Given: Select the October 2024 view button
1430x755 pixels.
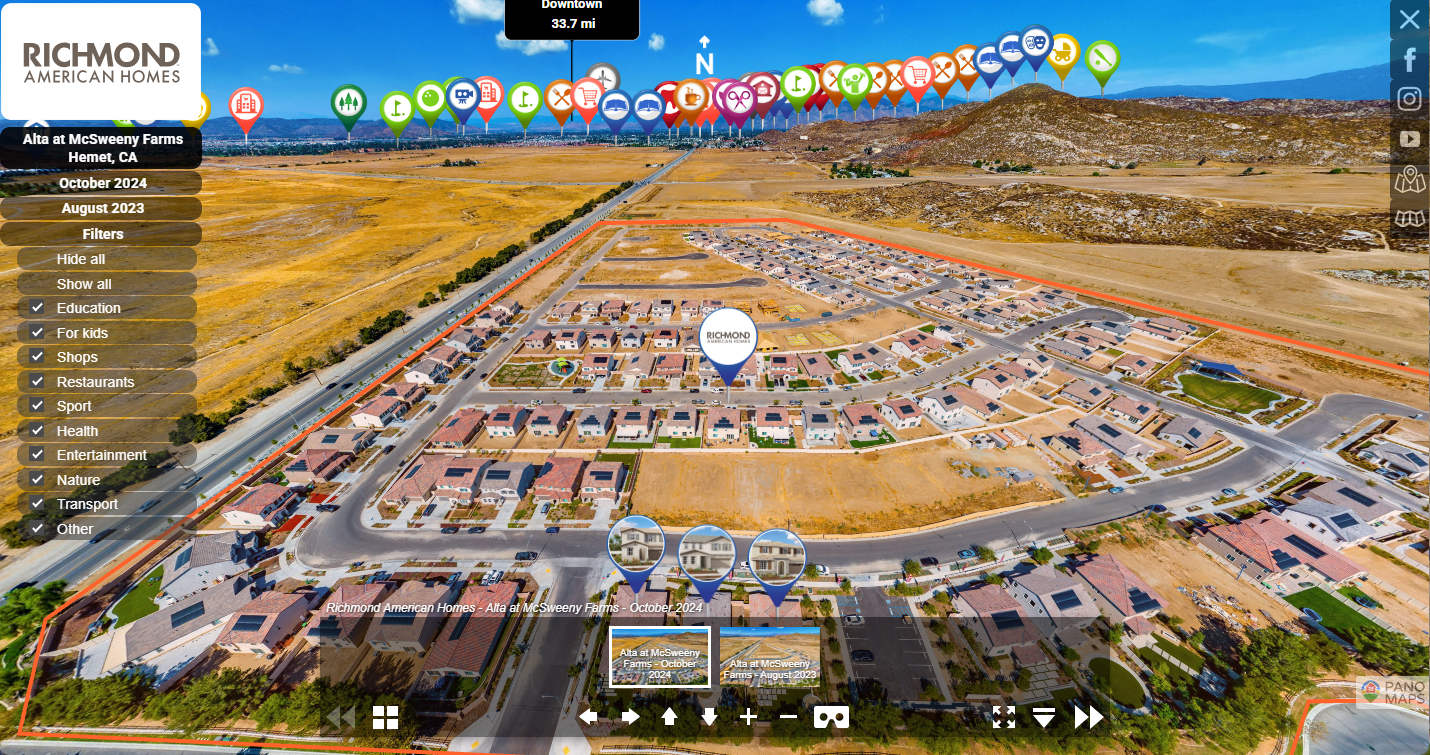Looking at the screenshot, I should click(102, 183).
